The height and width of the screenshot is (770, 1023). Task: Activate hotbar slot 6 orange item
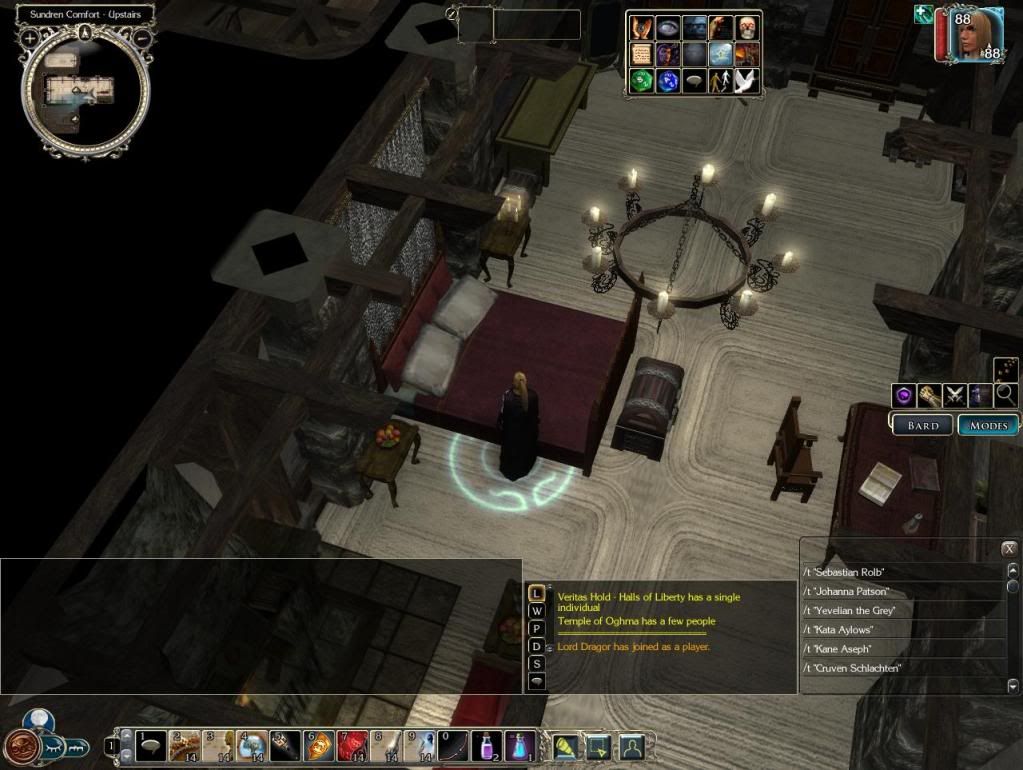[319, 746]
